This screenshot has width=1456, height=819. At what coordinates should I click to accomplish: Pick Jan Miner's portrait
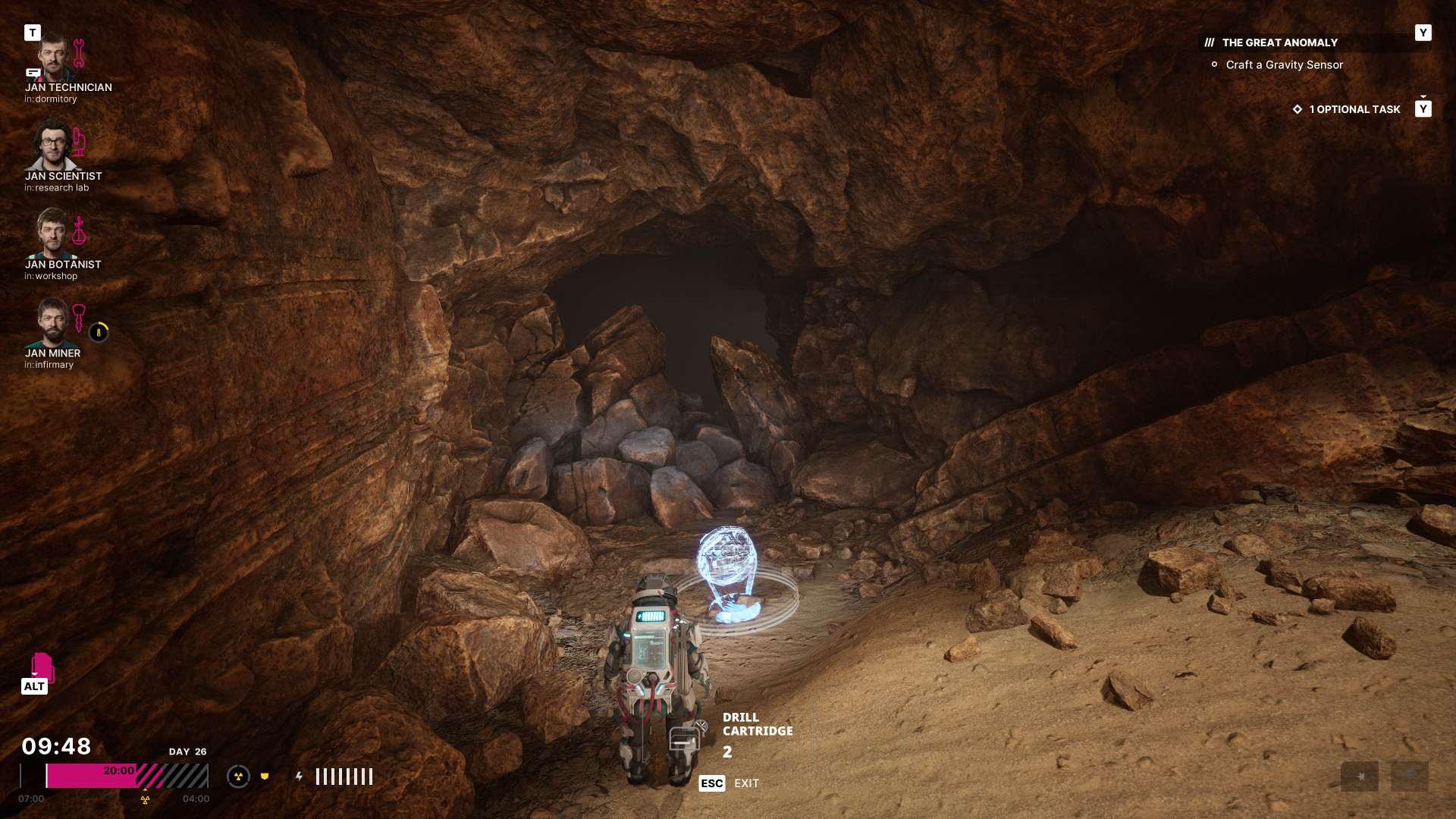click(x=52, y=323)
